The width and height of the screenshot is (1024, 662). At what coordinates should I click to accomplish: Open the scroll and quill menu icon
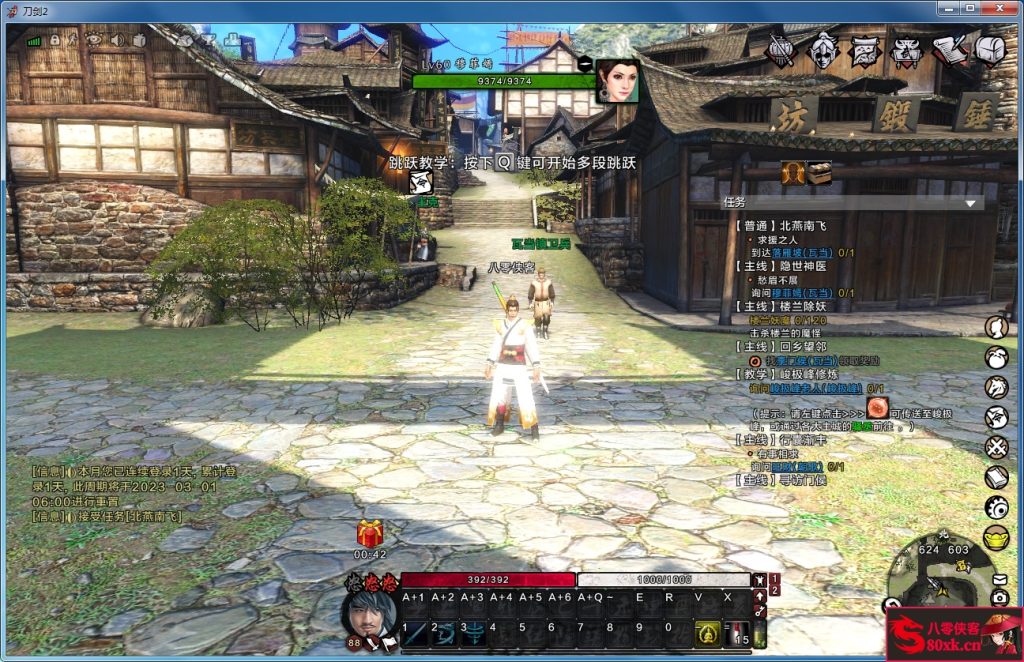[949, 49]
